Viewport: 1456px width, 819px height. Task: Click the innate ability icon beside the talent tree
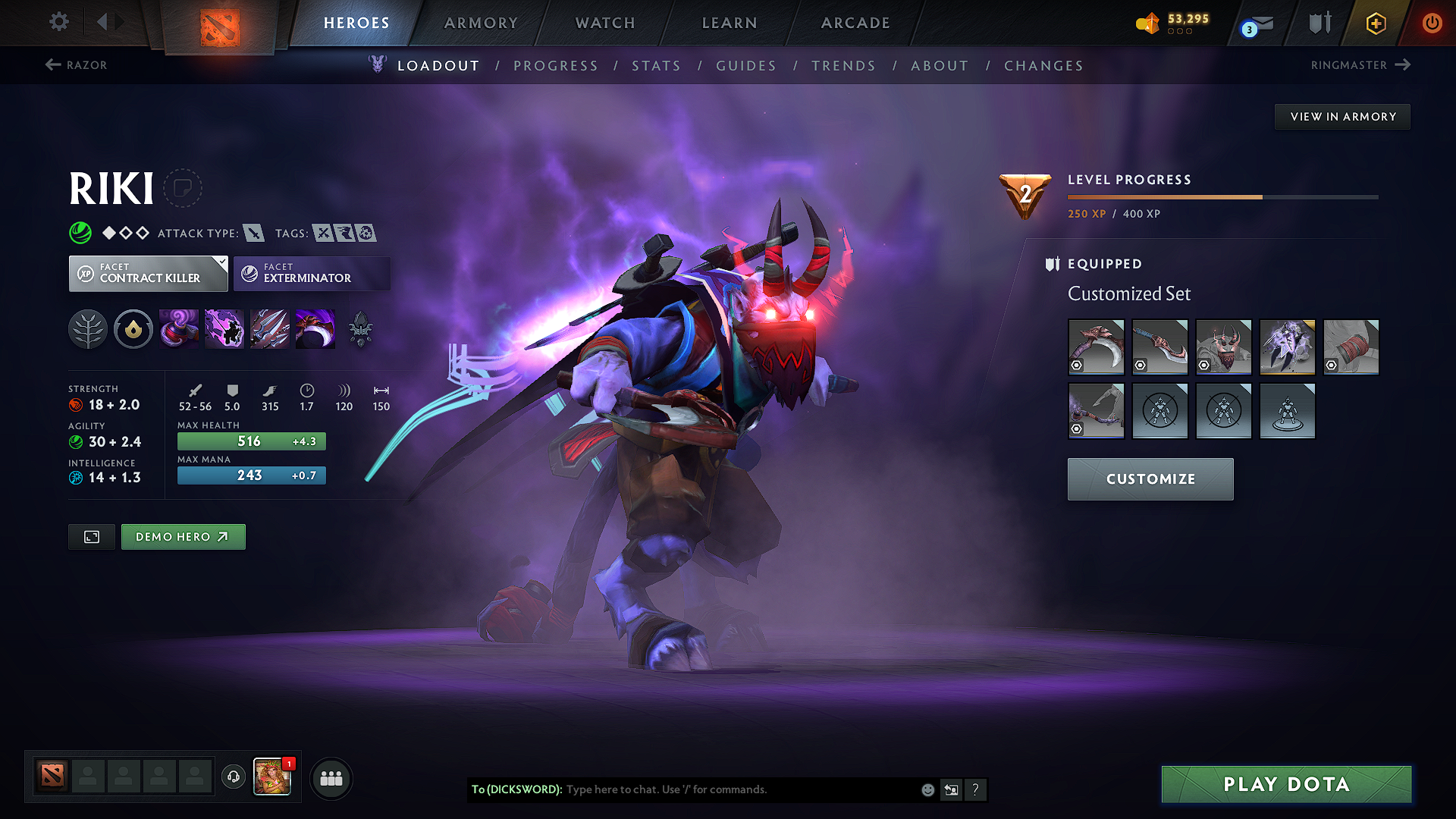pos(133,328)
